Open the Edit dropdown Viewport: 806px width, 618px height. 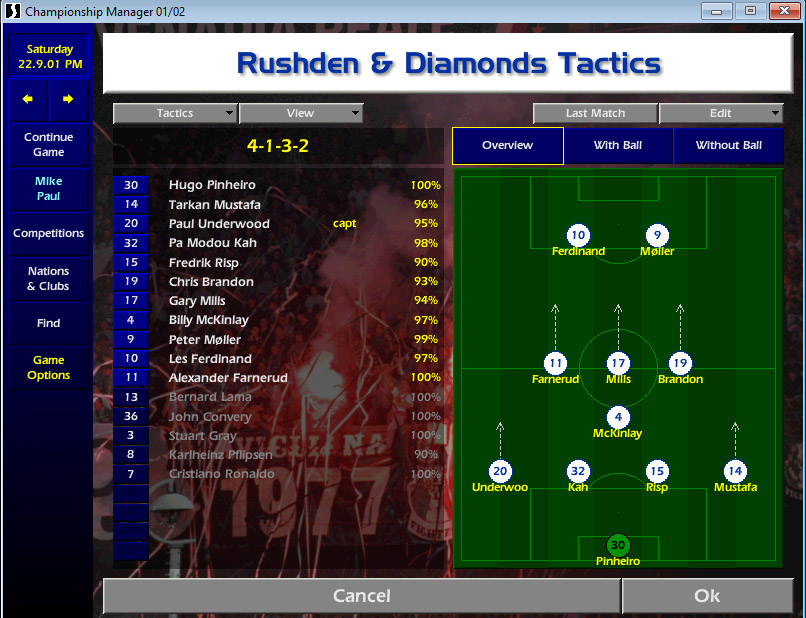click(x=720, y=114)
